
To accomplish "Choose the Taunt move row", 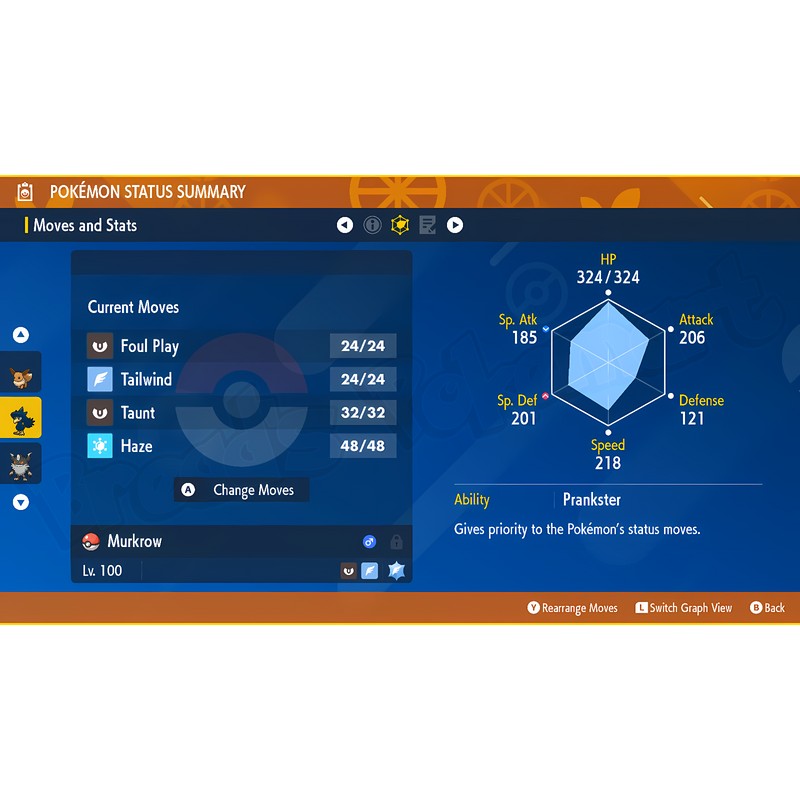I will coord(241,412).
